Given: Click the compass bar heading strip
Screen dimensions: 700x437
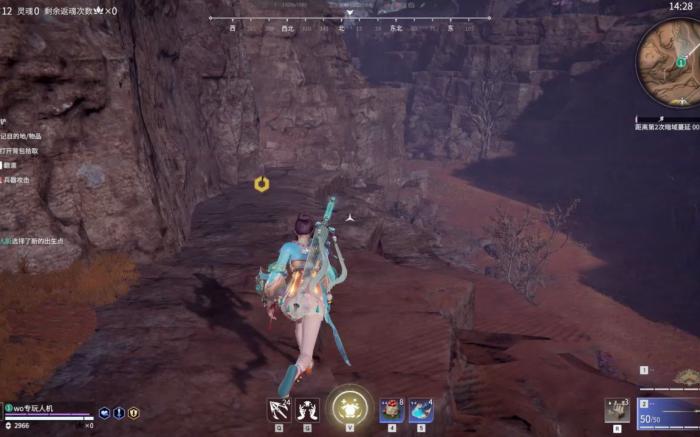Looking at the screenshot, I should pos(349,22).
